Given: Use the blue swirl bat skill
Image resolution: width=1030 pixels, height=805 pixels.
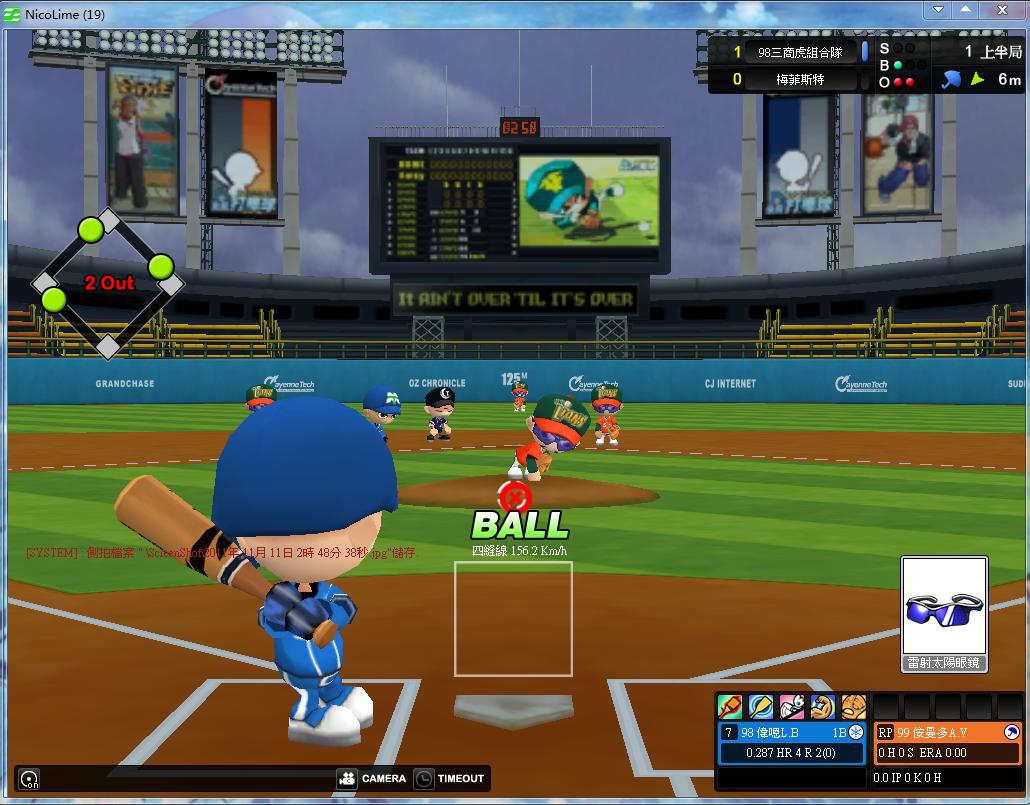Looking at the screenshot, I should coord(761,707).
